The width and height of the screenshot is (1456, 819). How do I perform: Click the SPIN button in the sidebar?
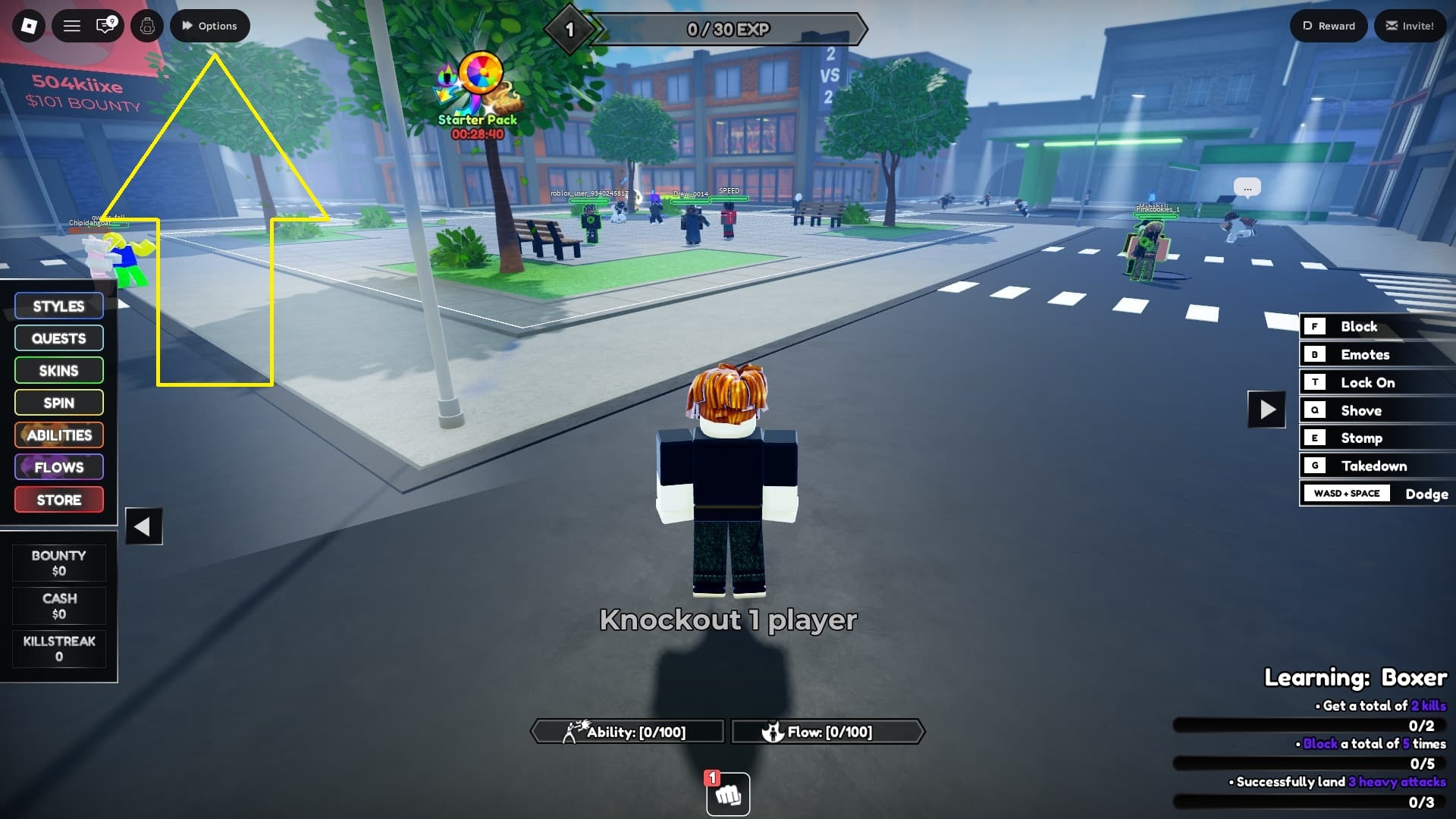58,403
